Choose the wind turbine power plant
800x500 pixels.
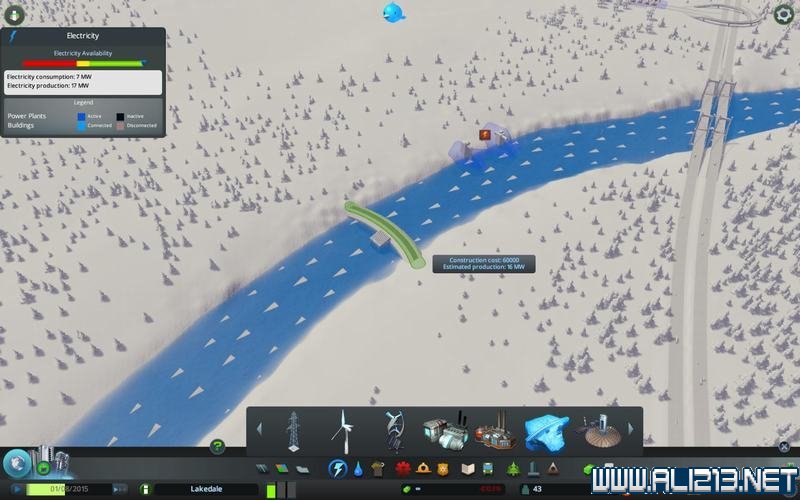click(x=342, y=432)
